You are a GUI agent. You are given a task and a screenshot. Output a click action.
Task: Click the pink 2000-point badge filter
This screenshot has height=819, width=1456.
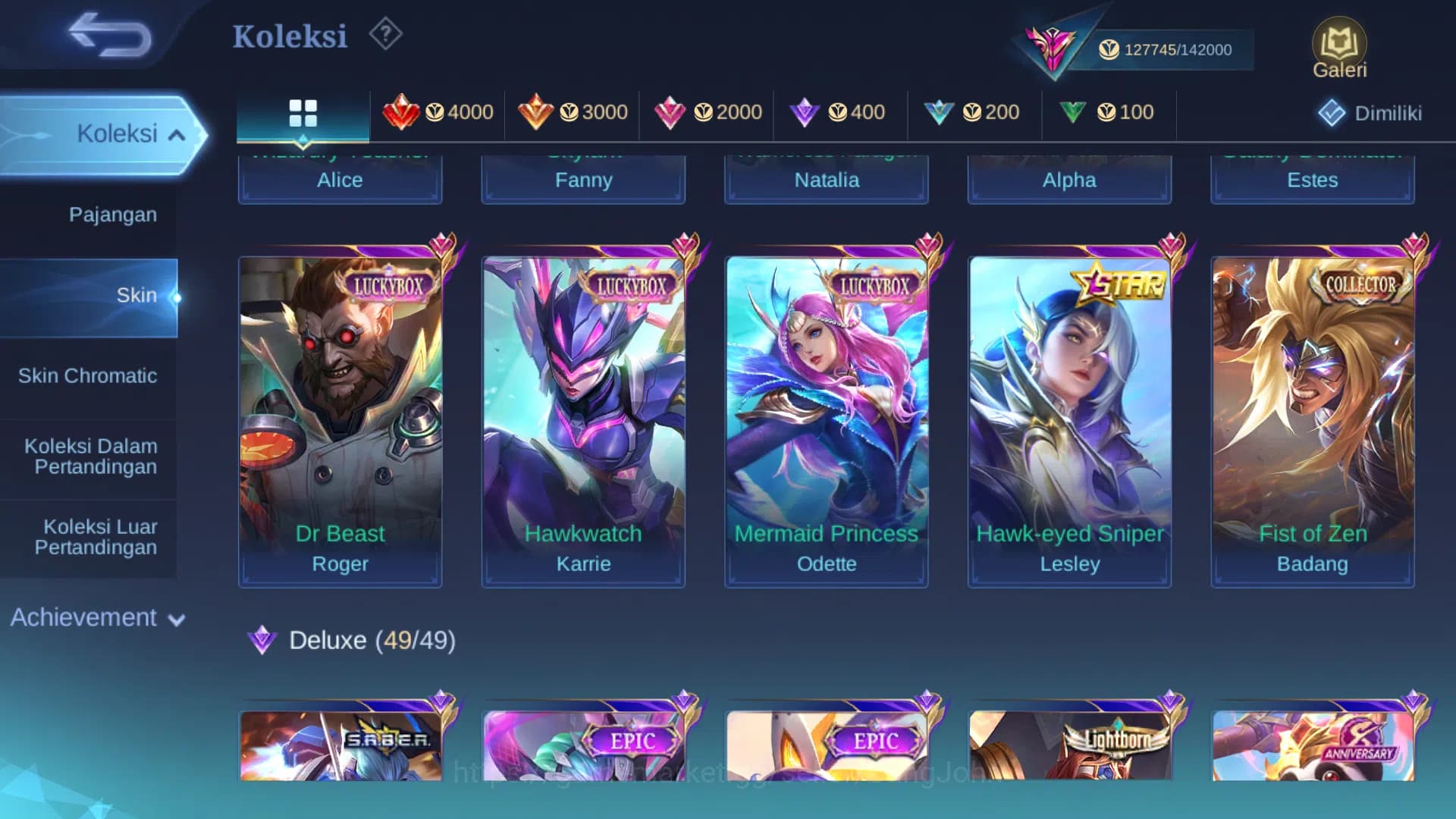[x=707, y=112]
